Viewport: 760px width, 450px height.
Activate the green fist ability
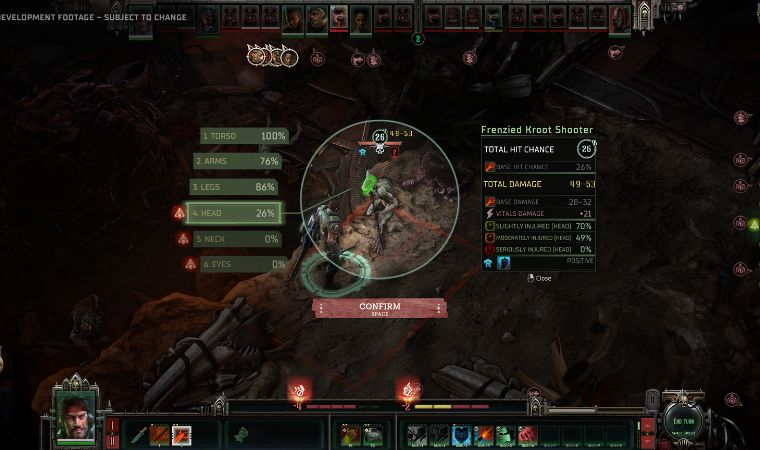tap(505, 434)
